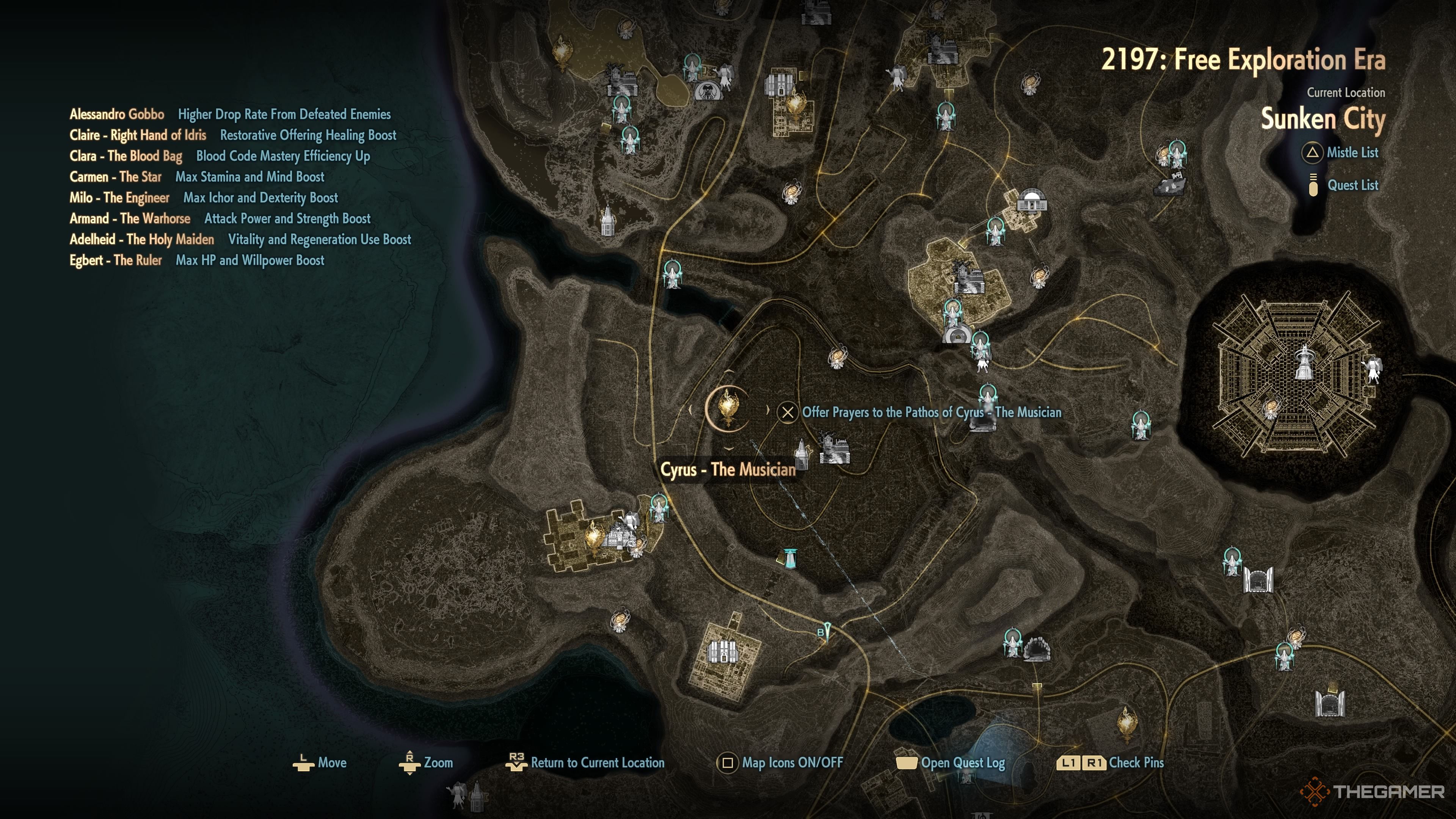Viewport: 1456px width, 819px height.
Task: Toggle Map Icons ON/OFF
Action: (791, 763)
